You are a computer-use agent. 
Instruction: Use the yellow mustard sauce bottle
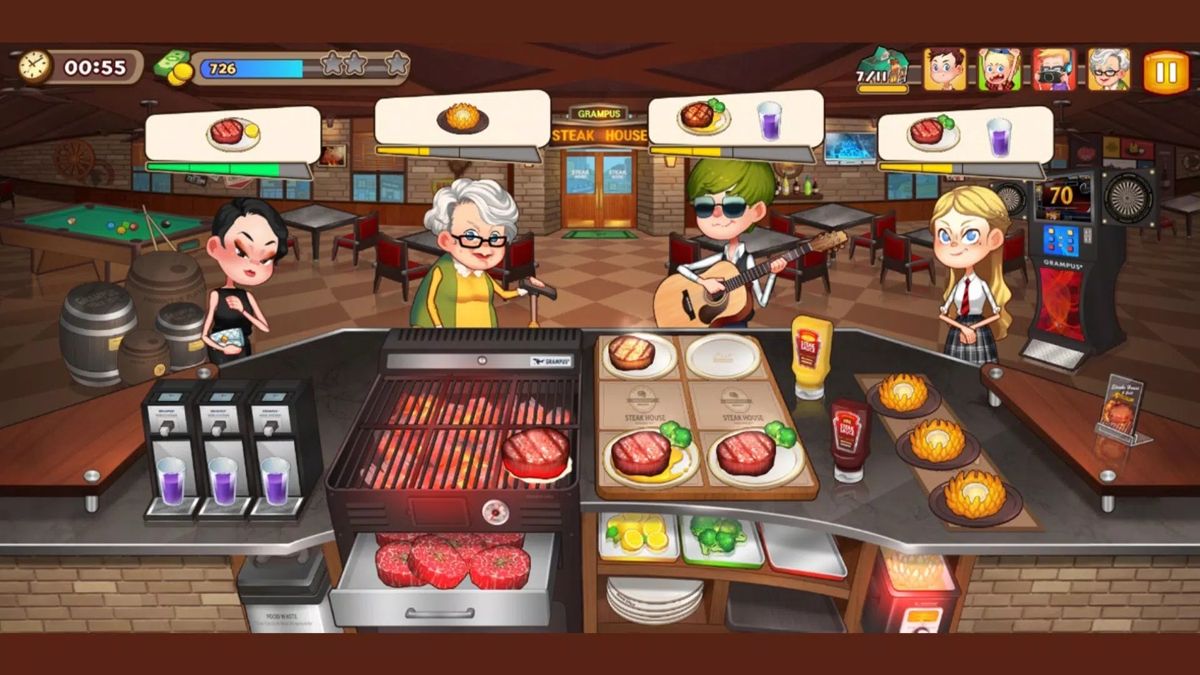tap(812, 357)
